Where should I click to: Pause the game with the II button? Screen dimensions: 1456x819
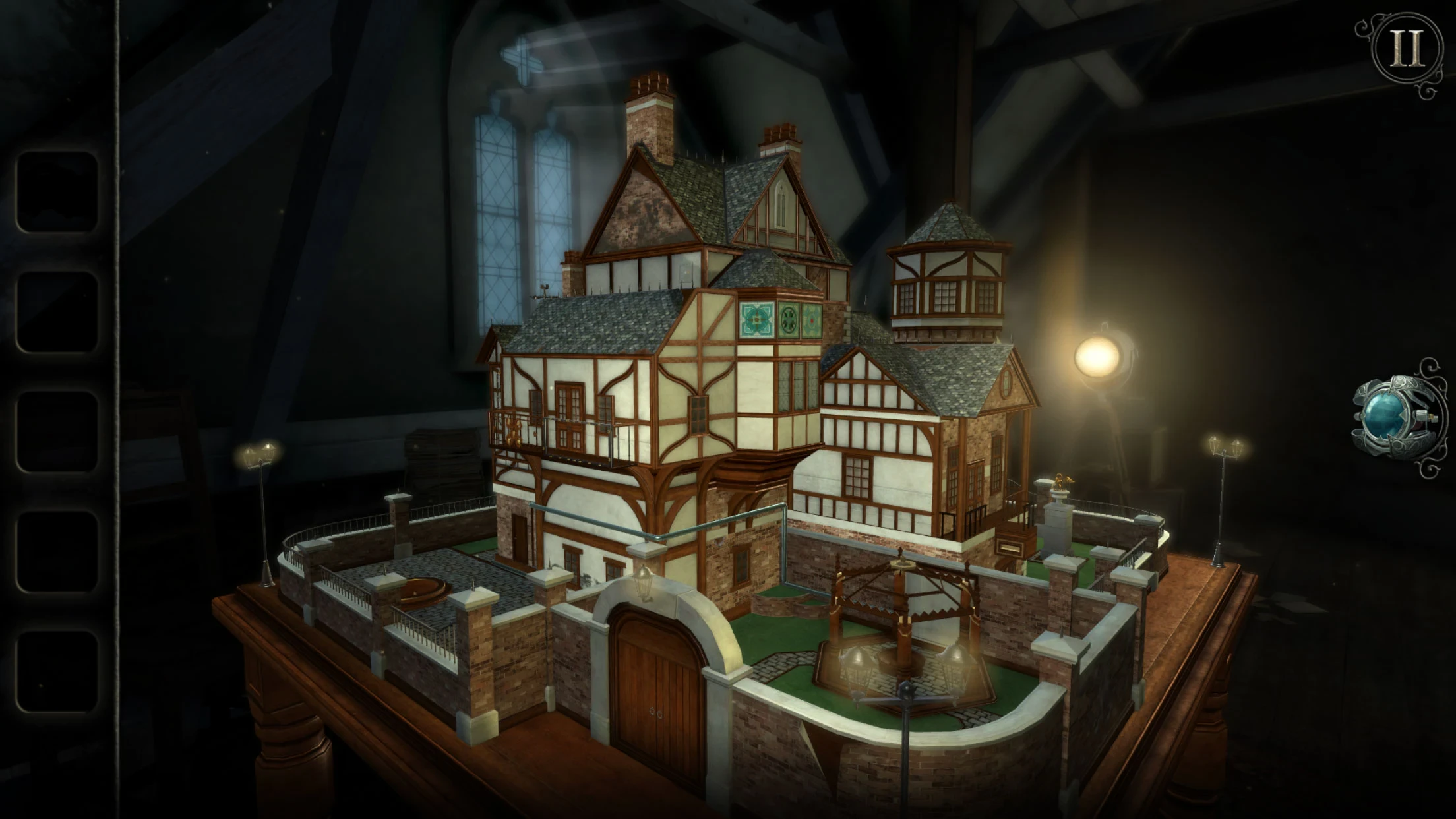point(1406,51)
